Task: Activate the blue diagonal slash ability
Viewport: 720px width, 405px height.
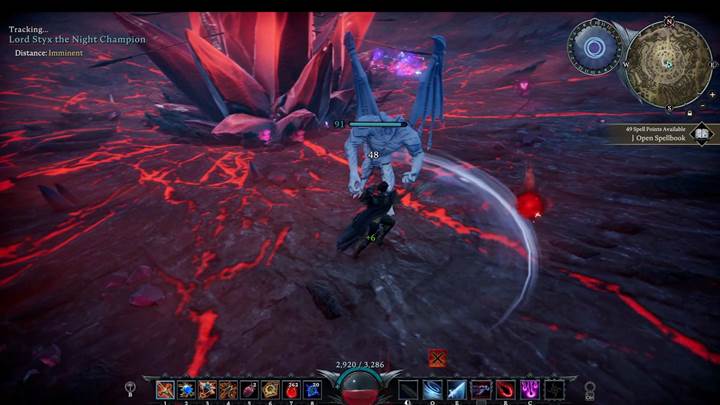Action: (457, 390)
